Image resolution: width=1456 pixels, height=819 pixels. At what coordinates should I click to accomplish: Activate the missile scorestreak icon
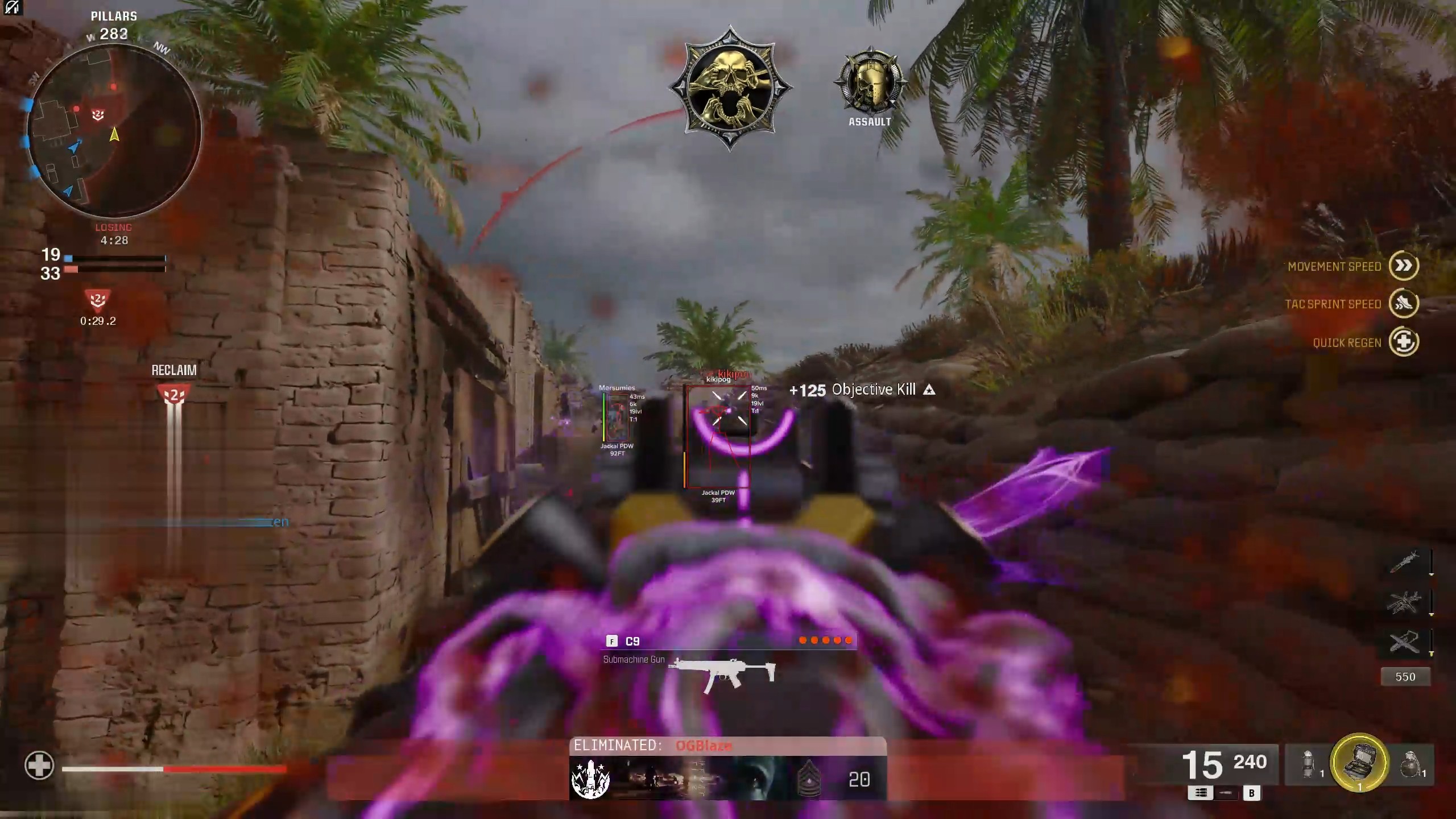[x=1405, y=562]
